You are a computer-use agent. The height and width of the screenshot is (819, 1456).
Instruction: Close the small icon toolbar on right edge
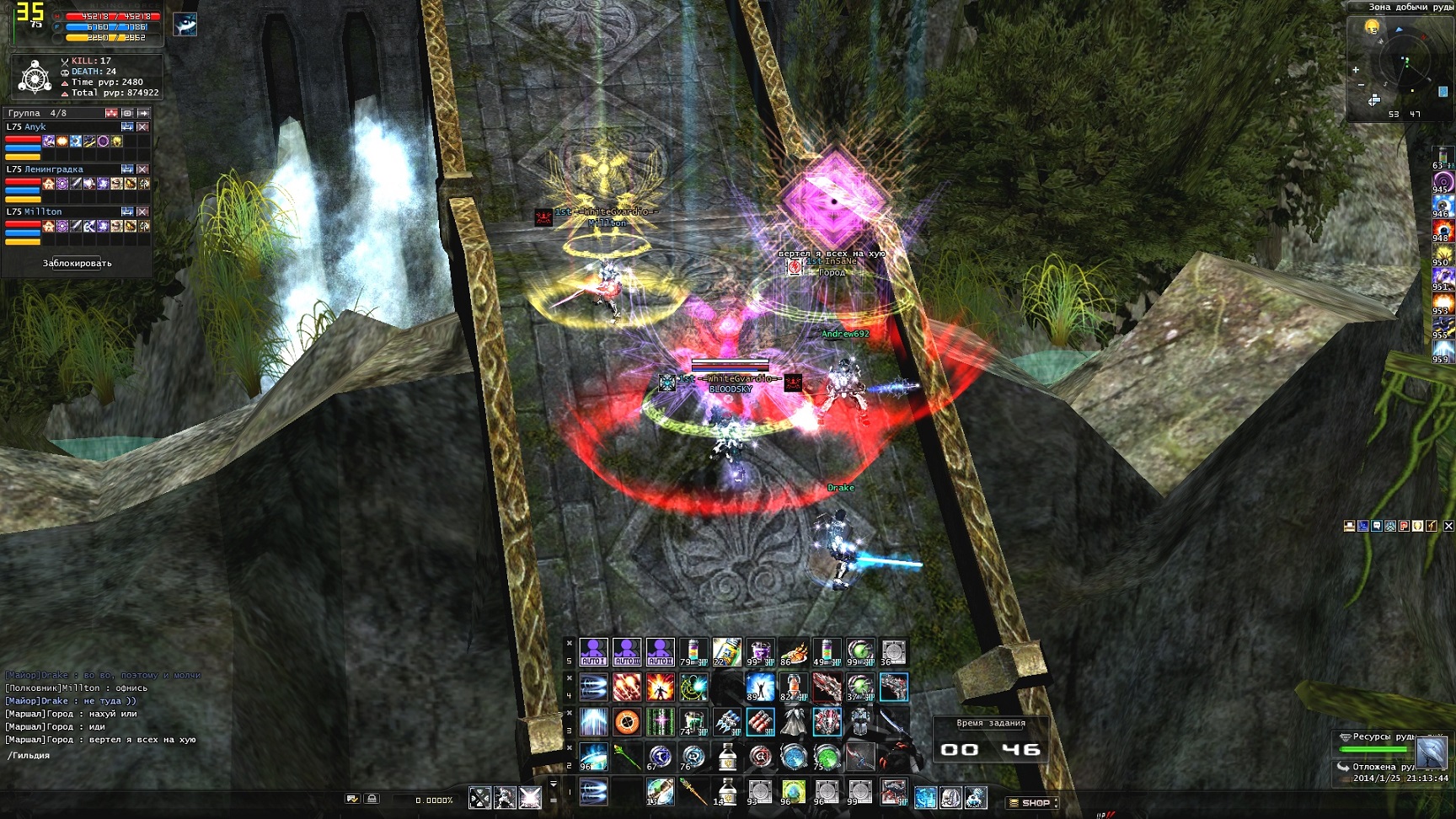click(1448, 526)
